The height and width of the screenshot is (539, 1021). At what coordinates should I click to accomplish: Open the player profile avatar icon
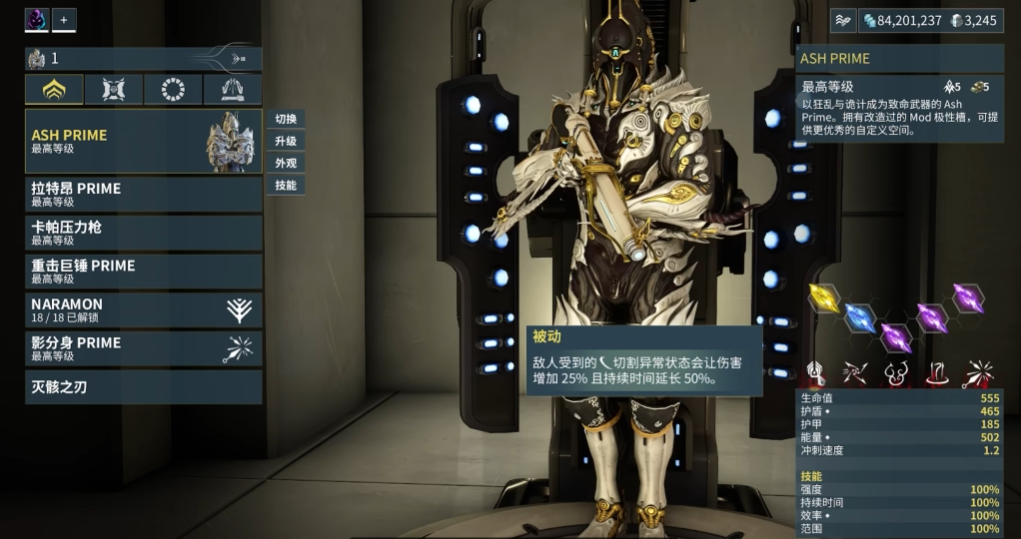[x=37, y=19]
